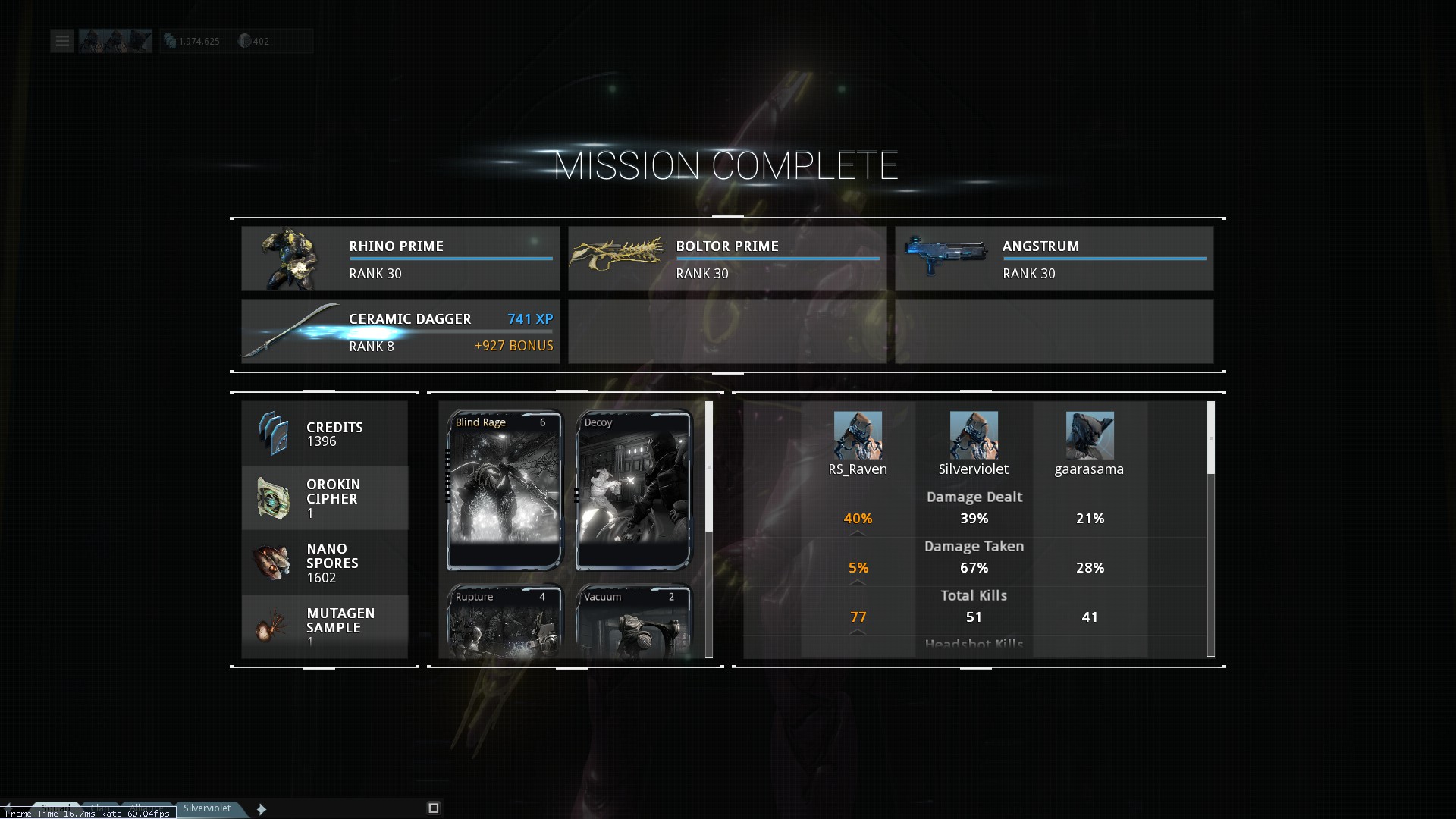
Task: Select the Orokin Cipher reward
Action: 325,498
